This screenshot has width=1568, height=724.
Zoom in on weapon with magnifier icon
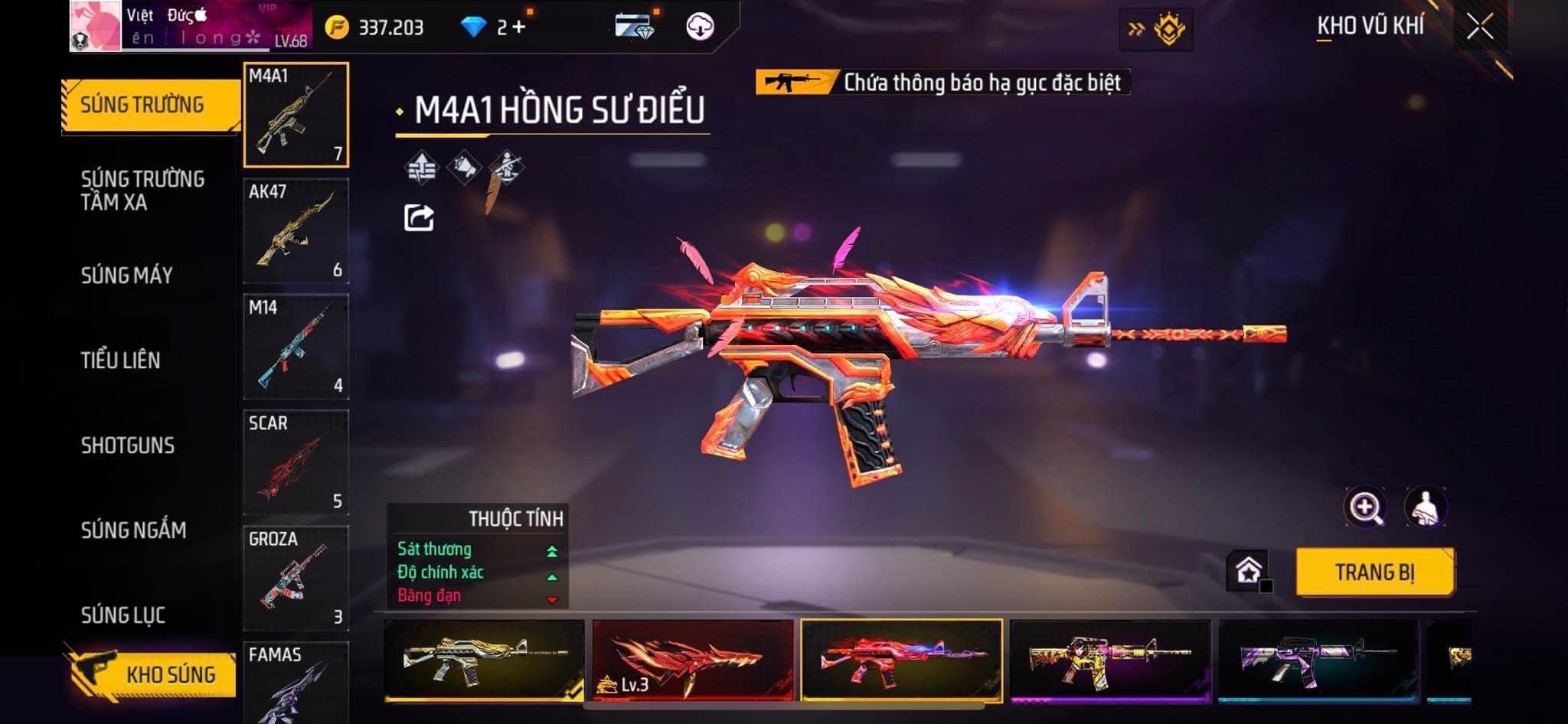coord(1364,507)
